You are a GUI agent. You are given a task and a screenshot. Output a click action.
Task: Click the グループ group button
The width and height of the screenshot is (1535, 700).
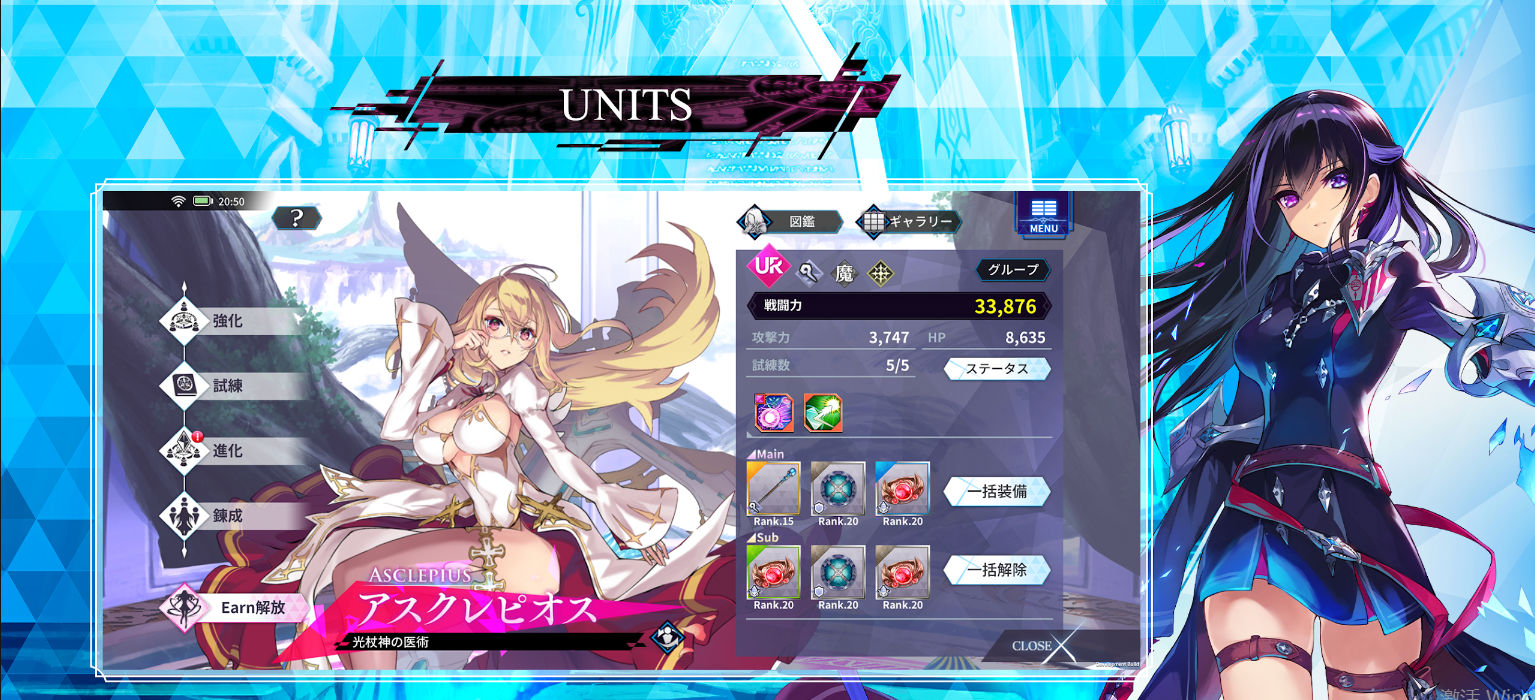tap(1013, 269)
